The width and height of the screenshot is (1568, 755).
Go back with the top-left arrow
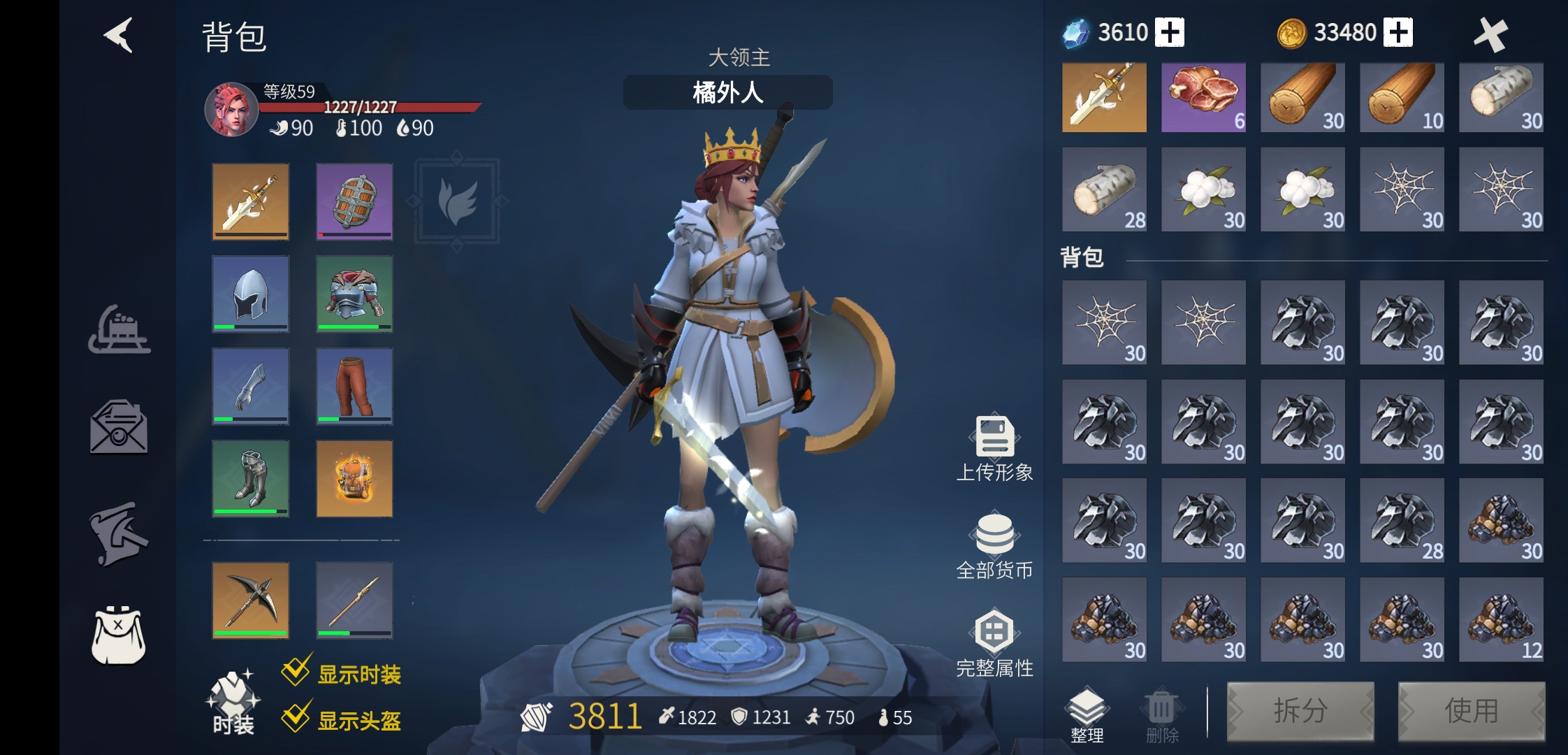click(x=119, y=35)
